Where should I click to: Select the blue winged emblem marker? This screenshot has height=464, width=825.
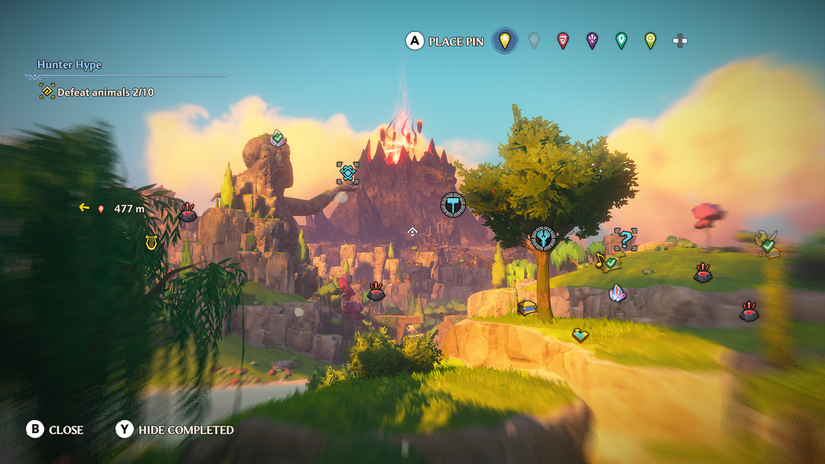tap(543, 238)
